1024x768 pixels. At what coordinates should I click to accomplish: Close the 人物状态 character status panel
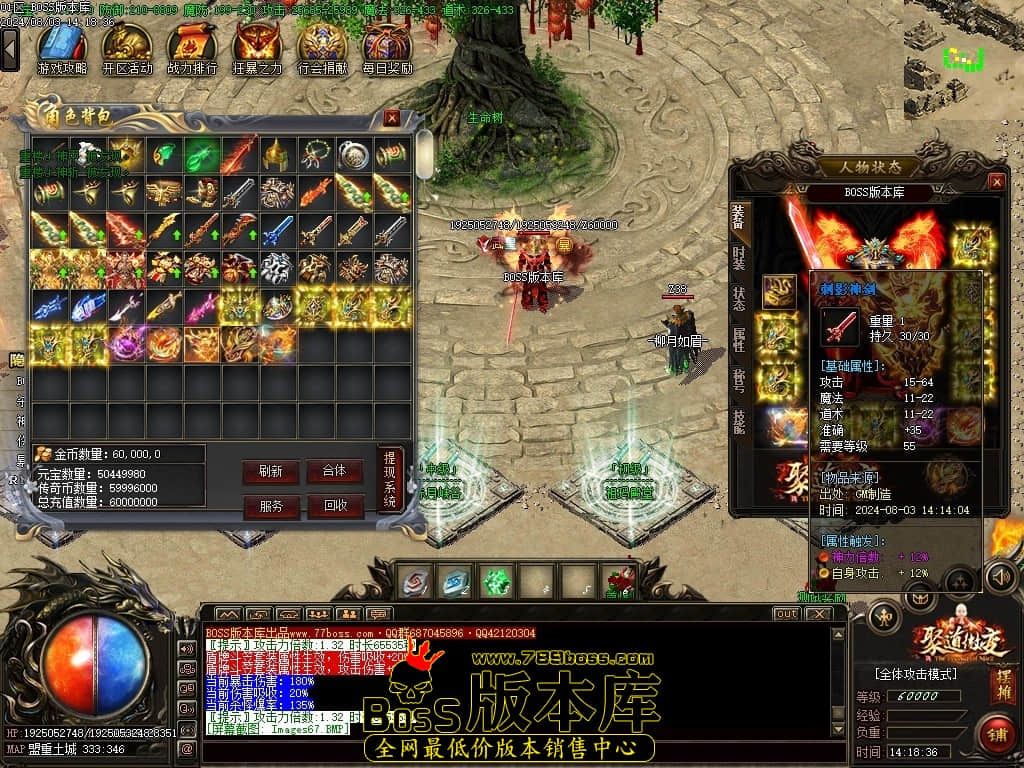(996, 181)
